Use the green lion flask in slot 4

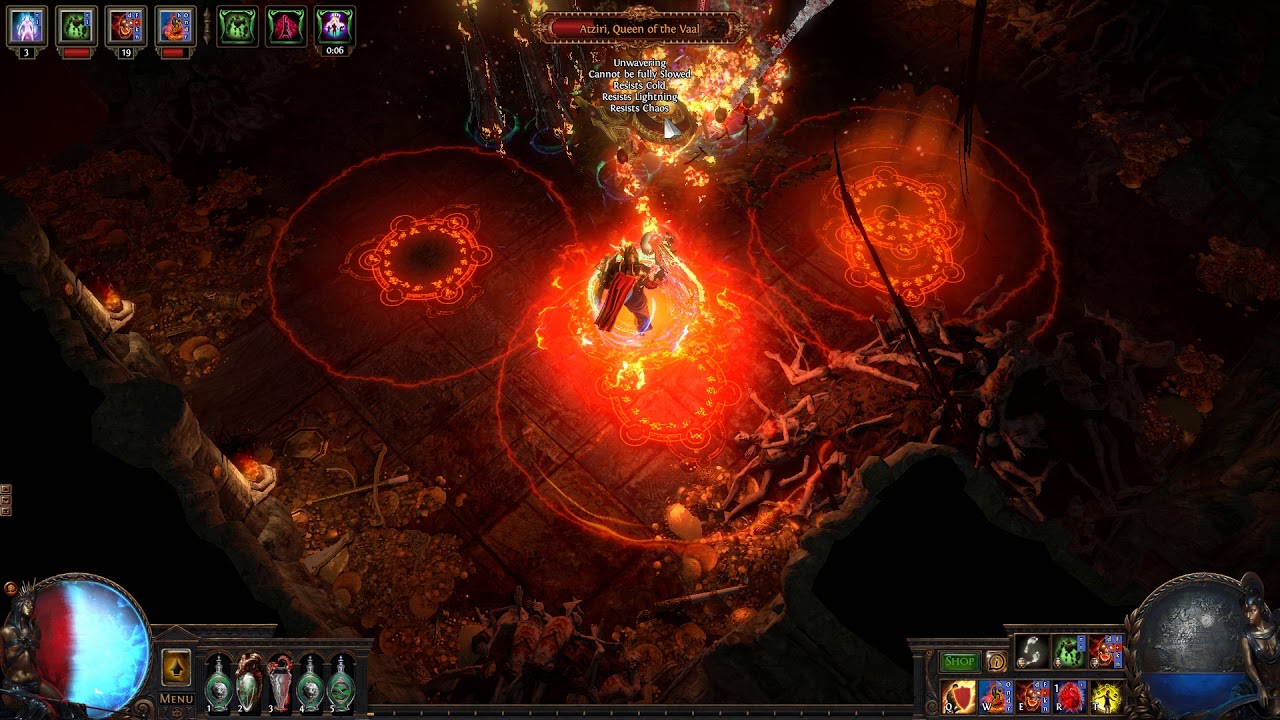[x=311, y=683]
